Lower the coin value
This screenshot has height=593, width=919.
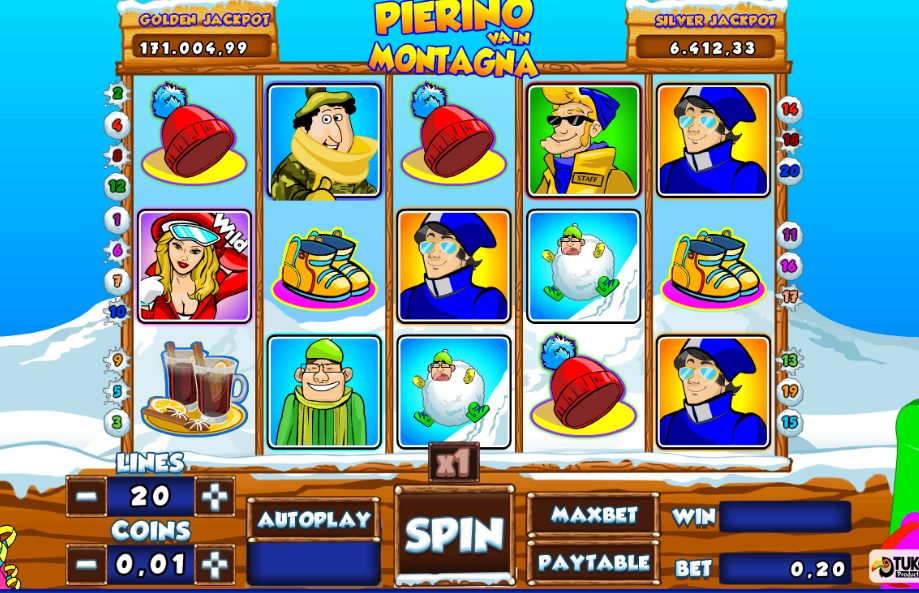click(88, 564)
